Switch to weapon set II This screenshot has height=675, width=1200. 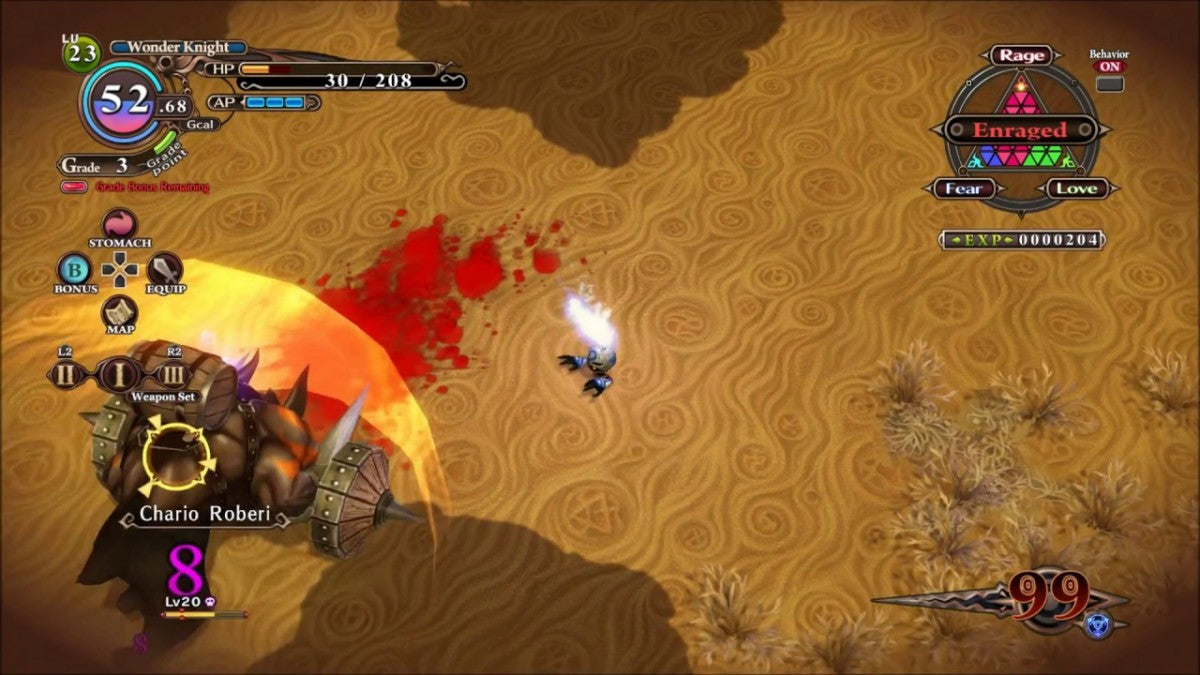click(x=66, y=375)
